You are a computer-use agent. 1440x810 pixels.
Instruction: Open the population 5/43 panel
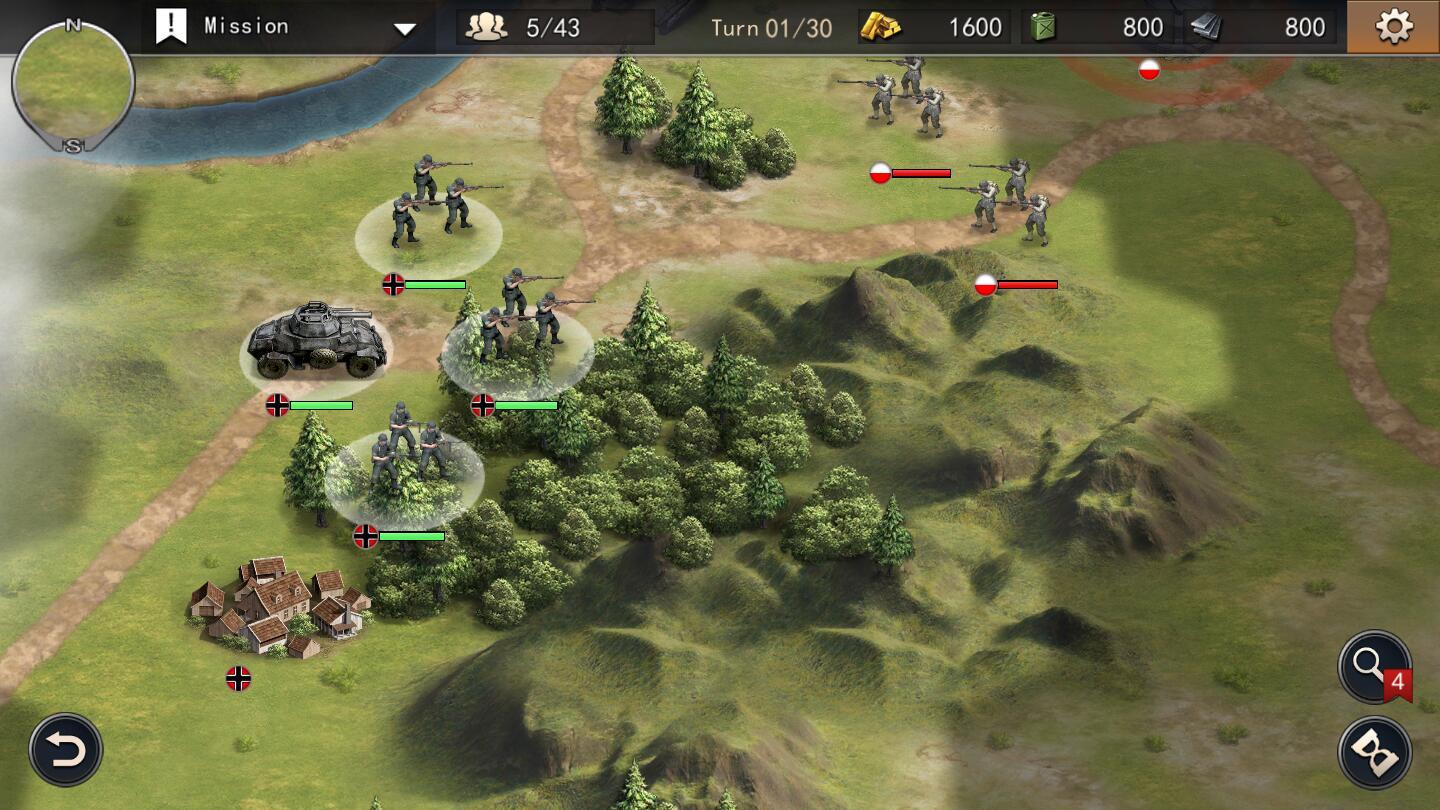[555, 27]
